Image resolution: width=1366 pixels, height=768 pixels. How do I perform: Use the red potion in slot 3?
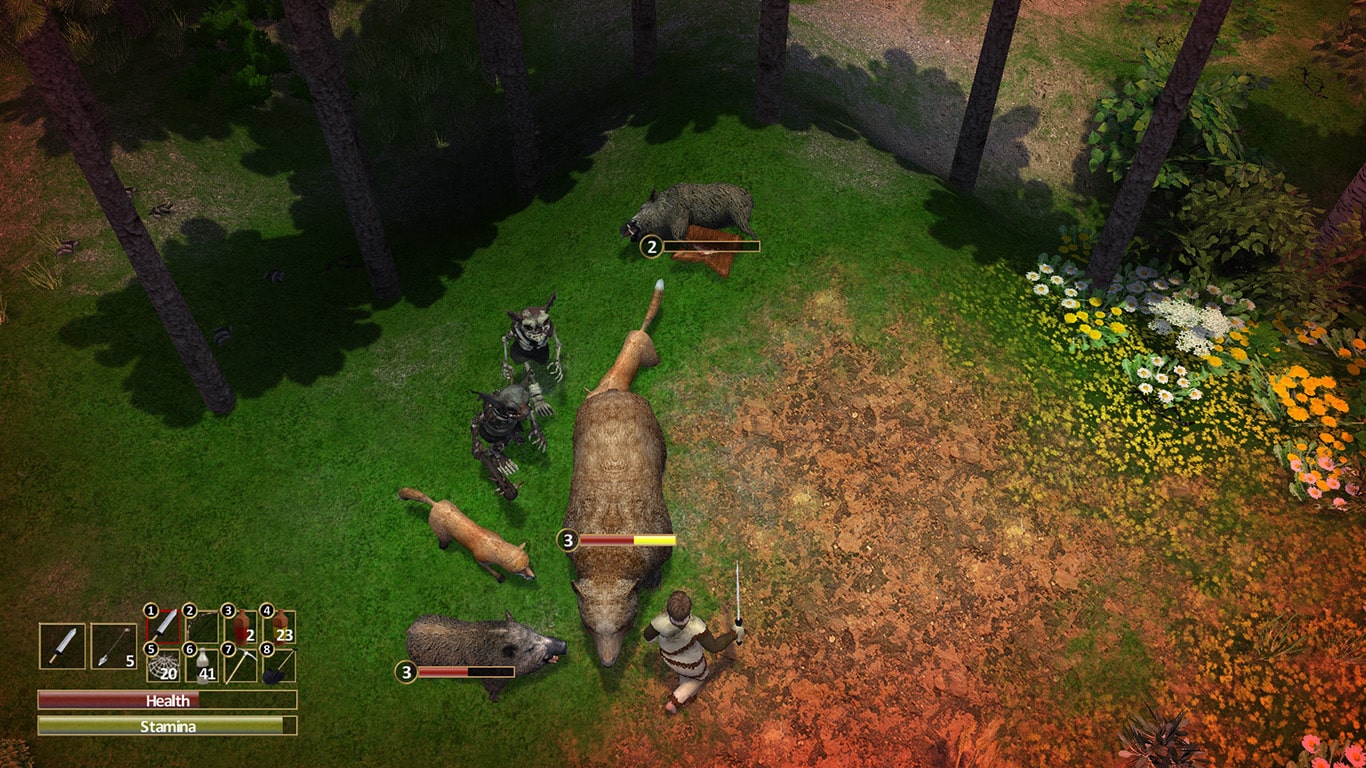[x=241, y=626]
